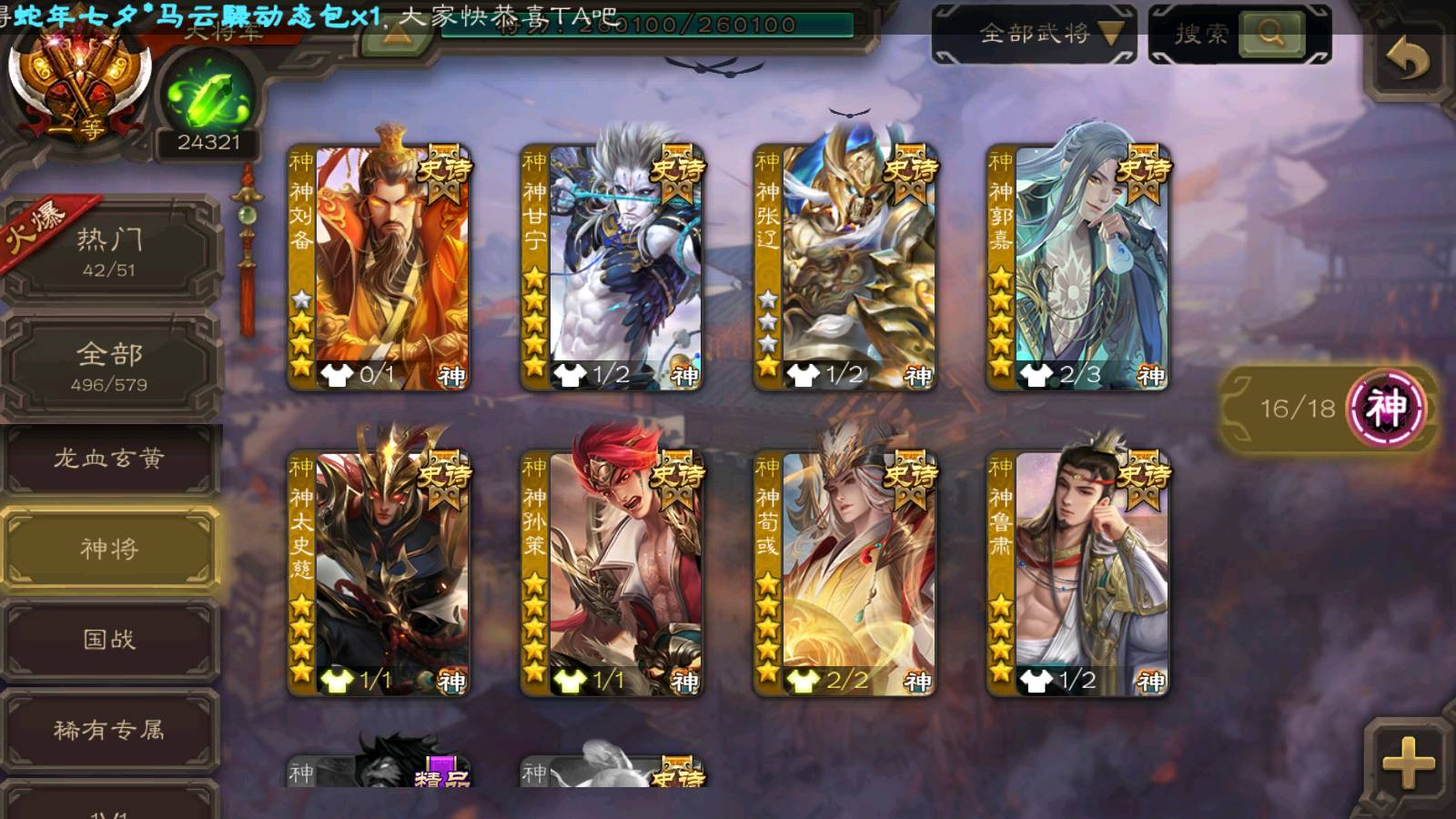Select the 全部 category tab

(109, 366)
